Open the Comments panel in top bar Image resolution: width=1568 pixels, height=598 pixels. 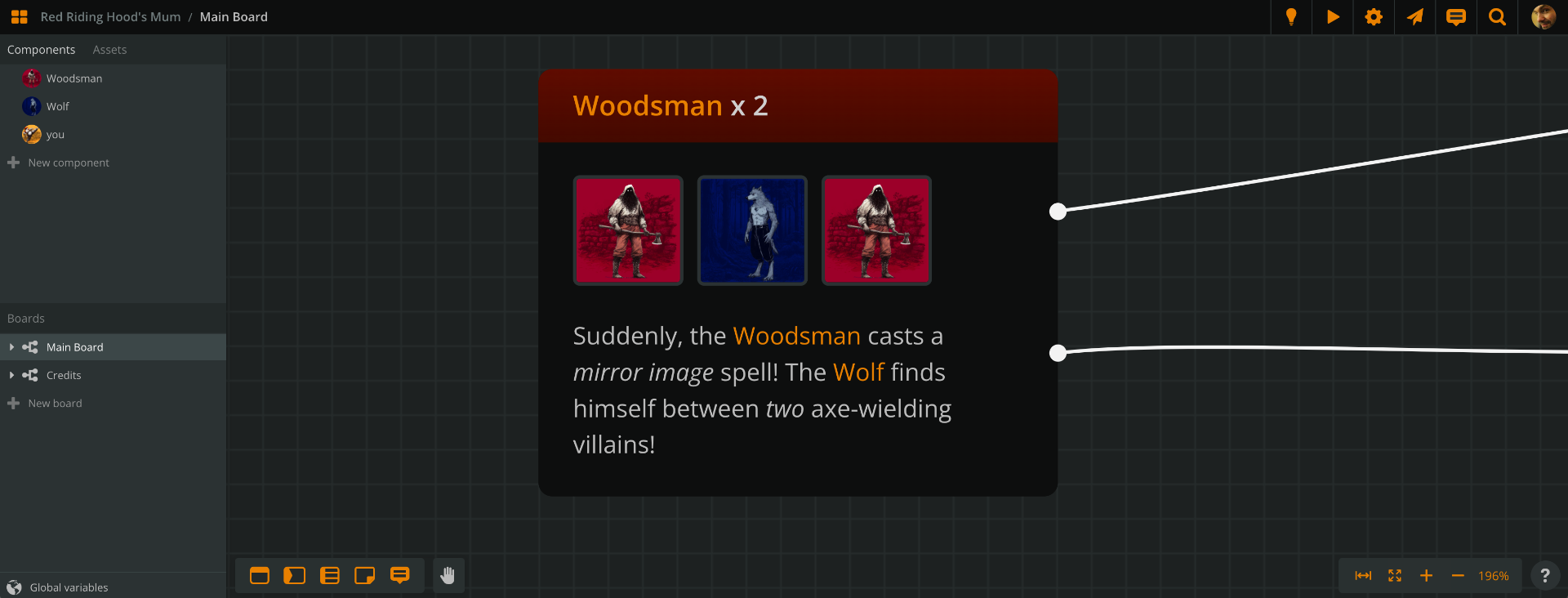tap(1456, 16)
